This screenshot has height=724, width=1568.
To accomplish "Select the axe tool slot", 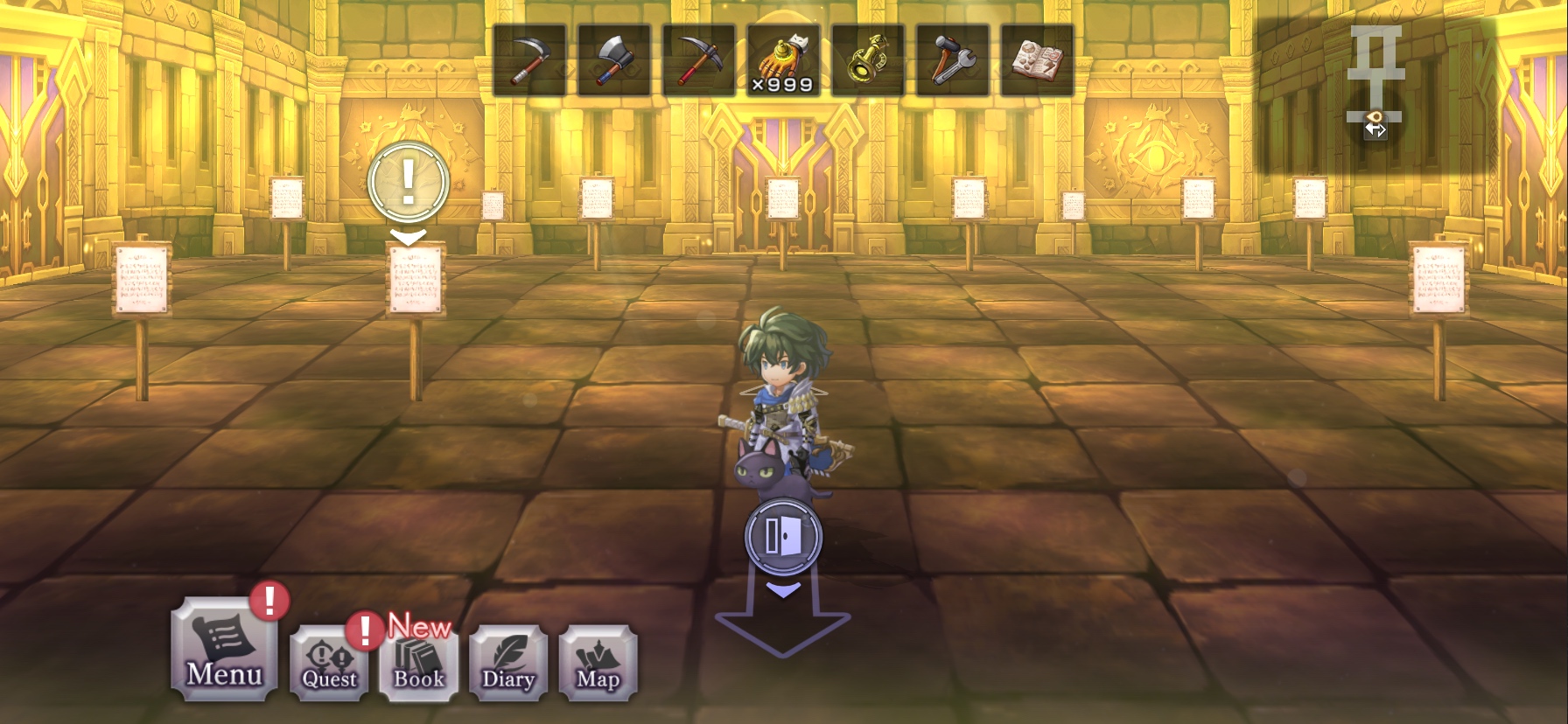I will [613, 59].
